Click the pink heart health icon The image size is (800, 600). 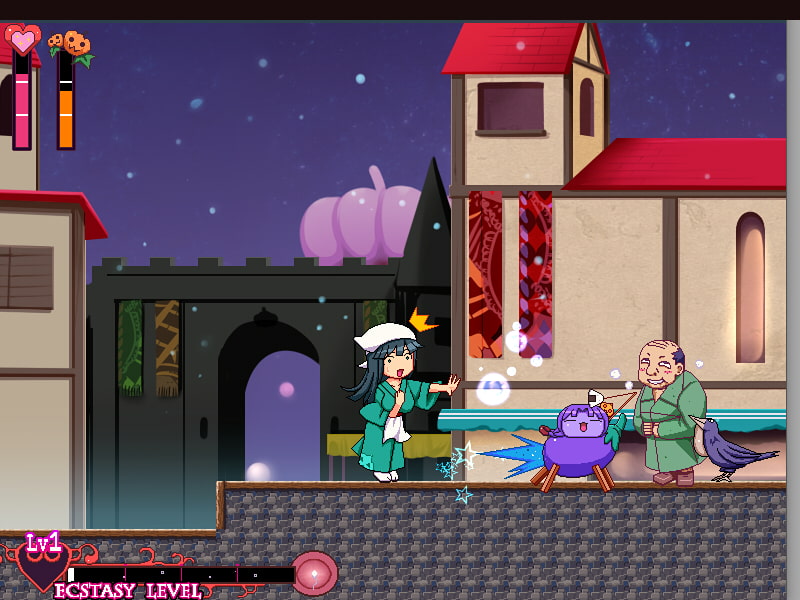[x=23, y=40]
